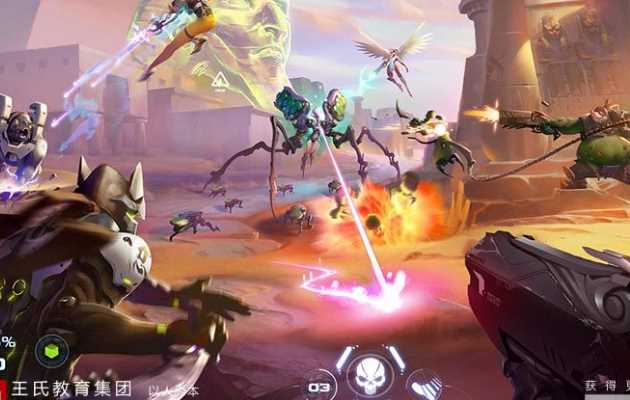Activate the skull ultimate ability icon
630x400 pixels.
[369, 375]
